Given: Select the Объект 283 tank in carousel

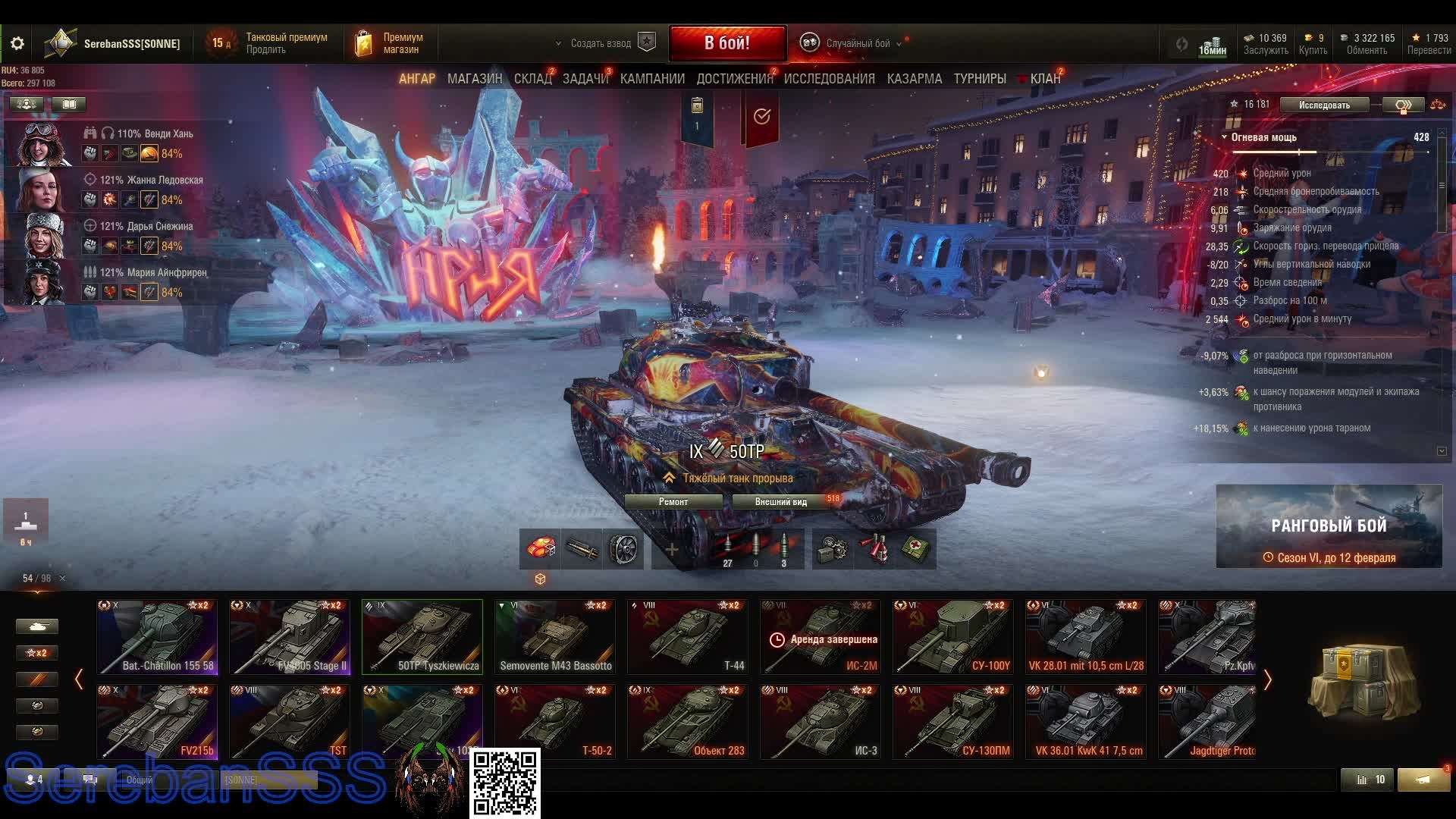Looking at the screenshot, I should coord(688,721).
